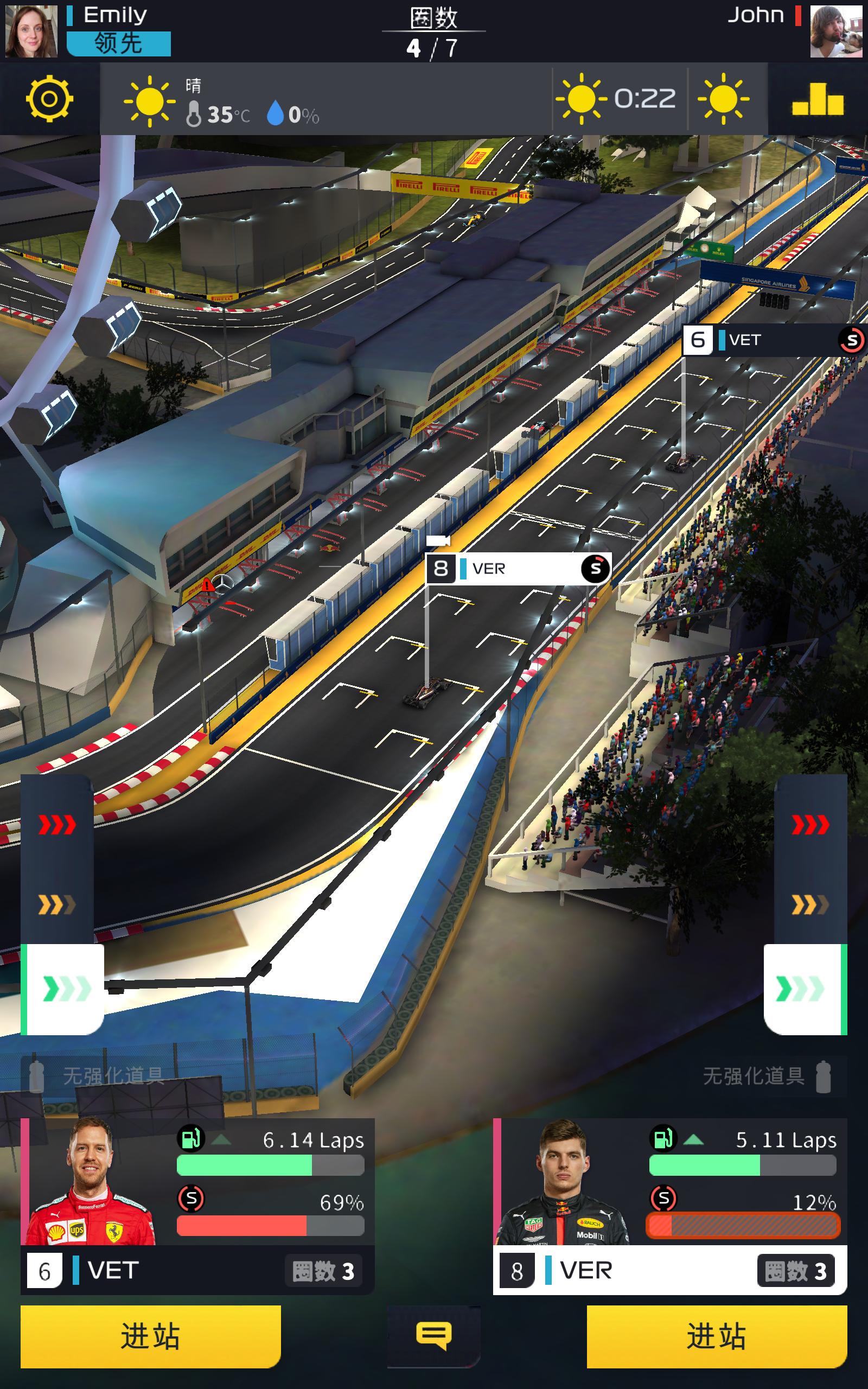
Task: View John's opponent profile picture
Action: pos(836,31)
